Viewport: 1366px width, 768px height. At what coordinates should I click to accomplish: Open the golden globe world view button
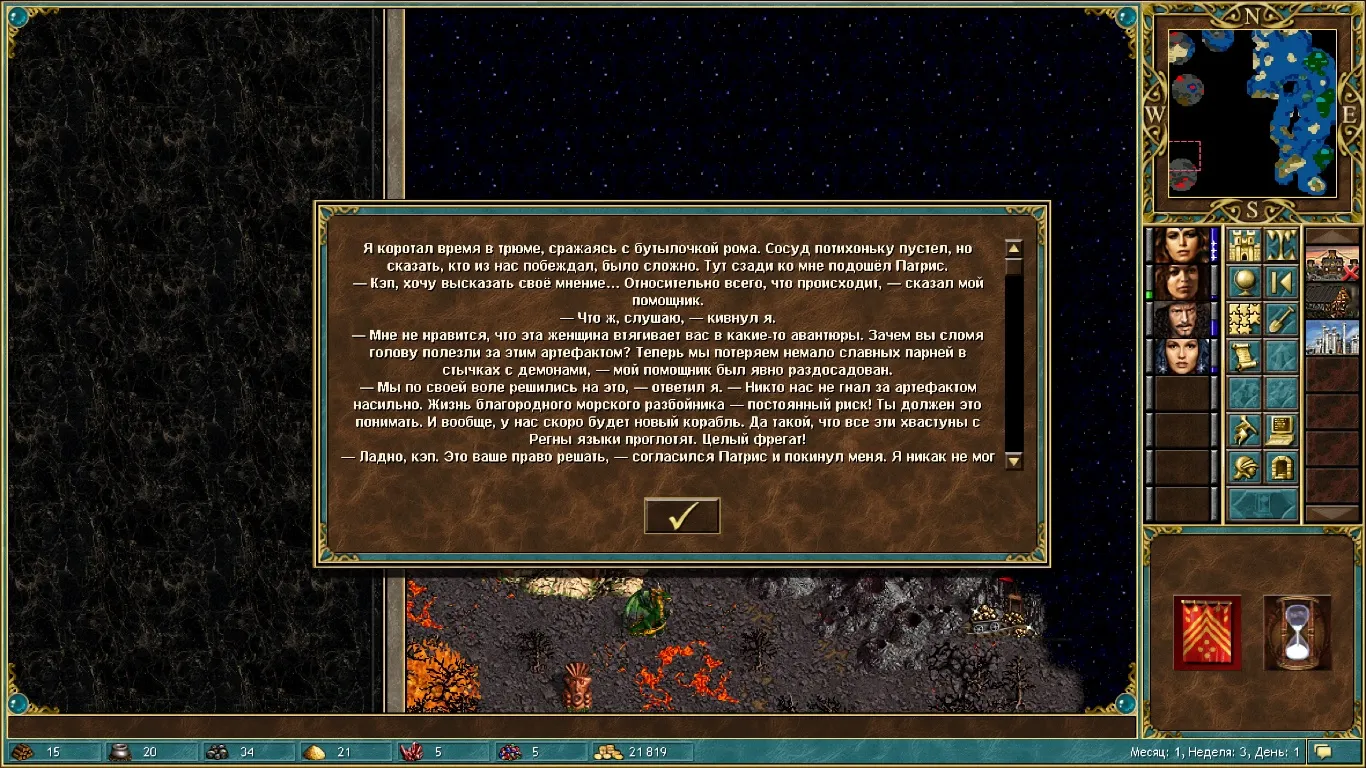[1244, 283]
